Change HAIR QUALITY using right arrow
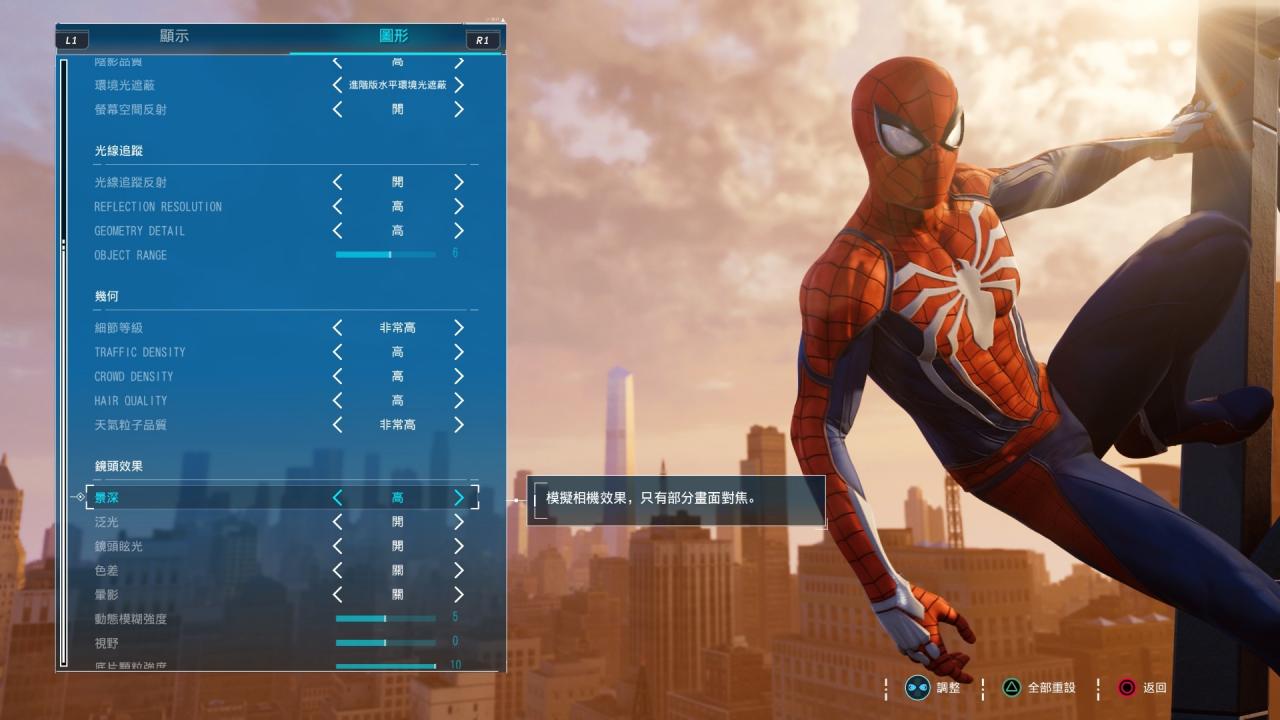The width and height of the screenshot is (1280, 720). click(x=459, y=400)
